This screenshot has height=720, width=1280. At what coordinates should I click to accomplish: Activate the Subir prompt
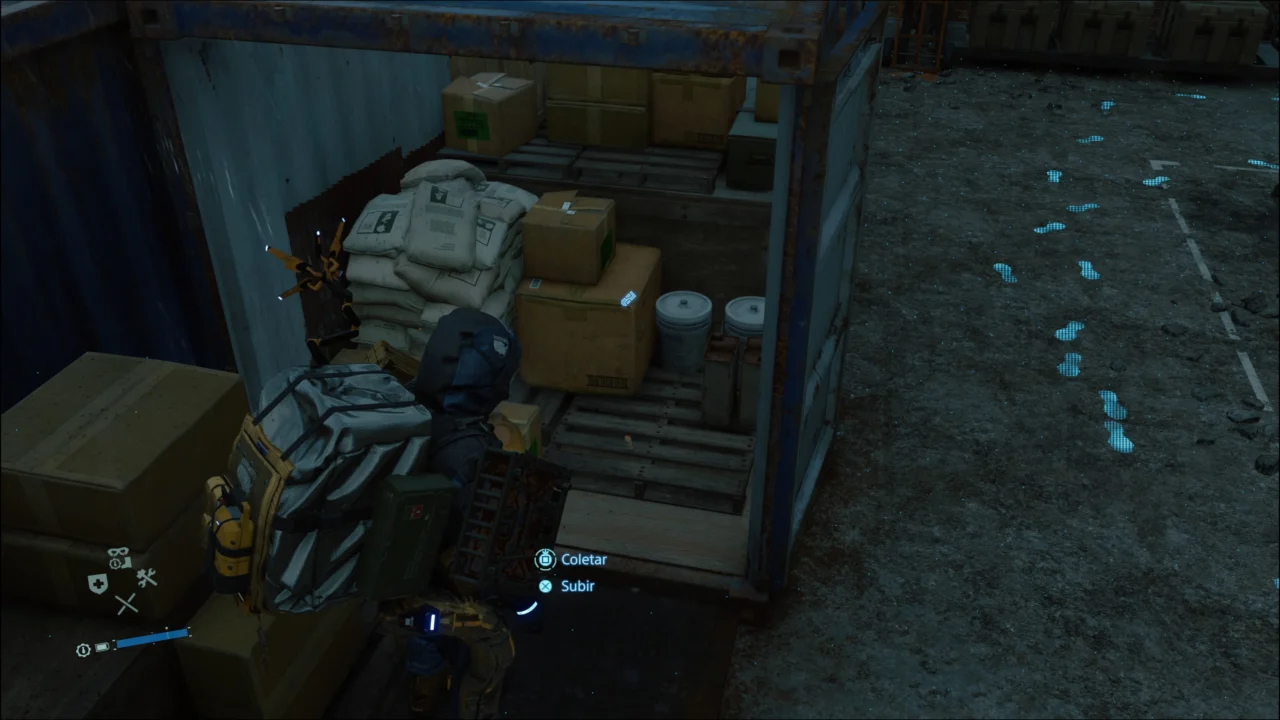tap(578, 586)
